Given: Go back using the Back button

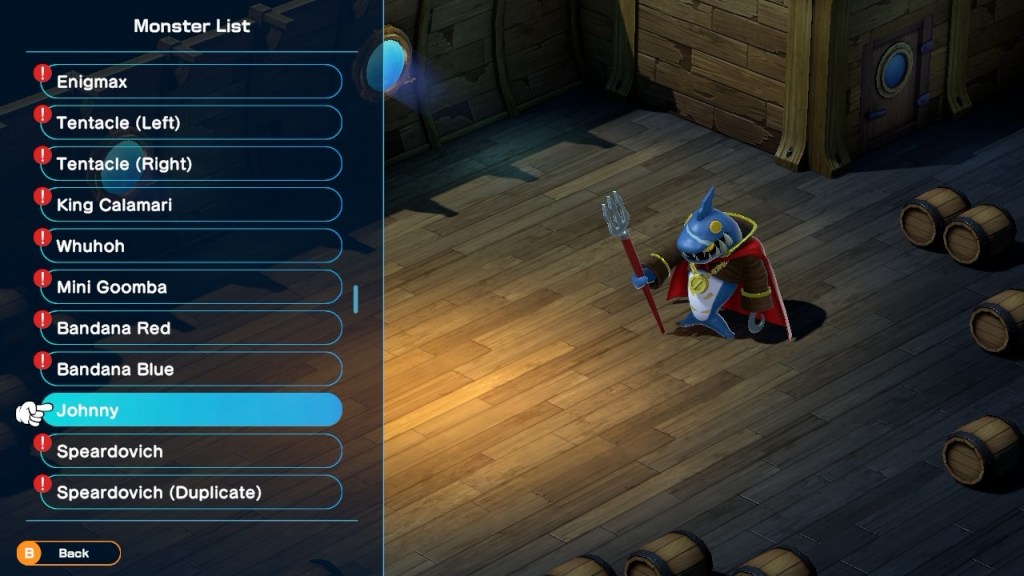Looking at the screenshot, I should click(68, 553).
